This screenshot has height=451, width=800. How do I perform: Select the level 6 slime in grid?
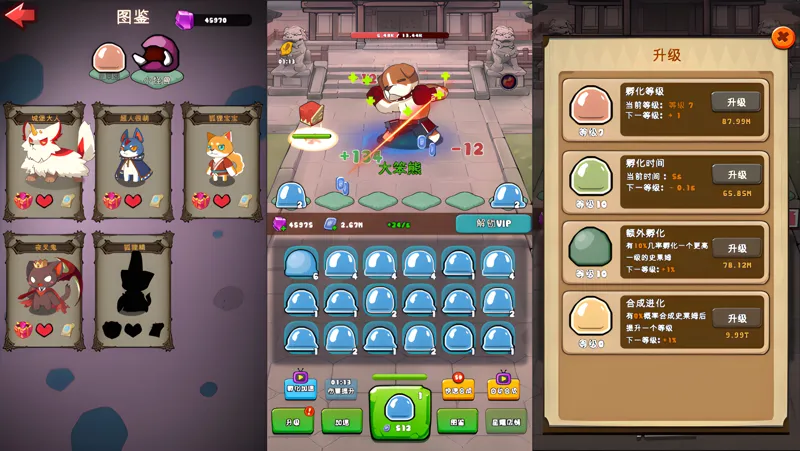pyautogui.click(x=300, y=263)
